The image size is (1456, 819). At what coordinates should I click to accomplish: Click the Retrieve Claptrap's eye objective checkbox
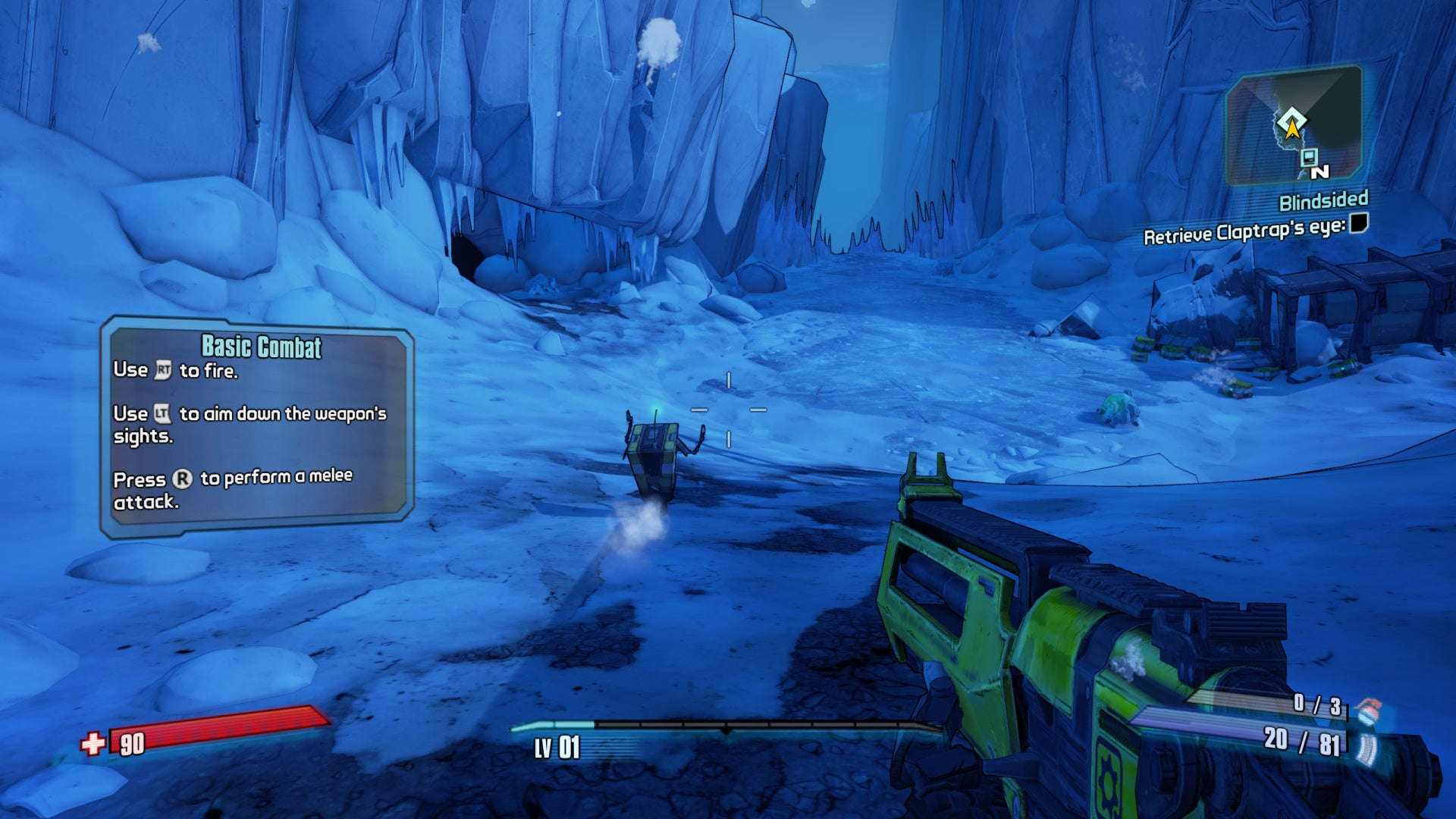(1359, 223)
